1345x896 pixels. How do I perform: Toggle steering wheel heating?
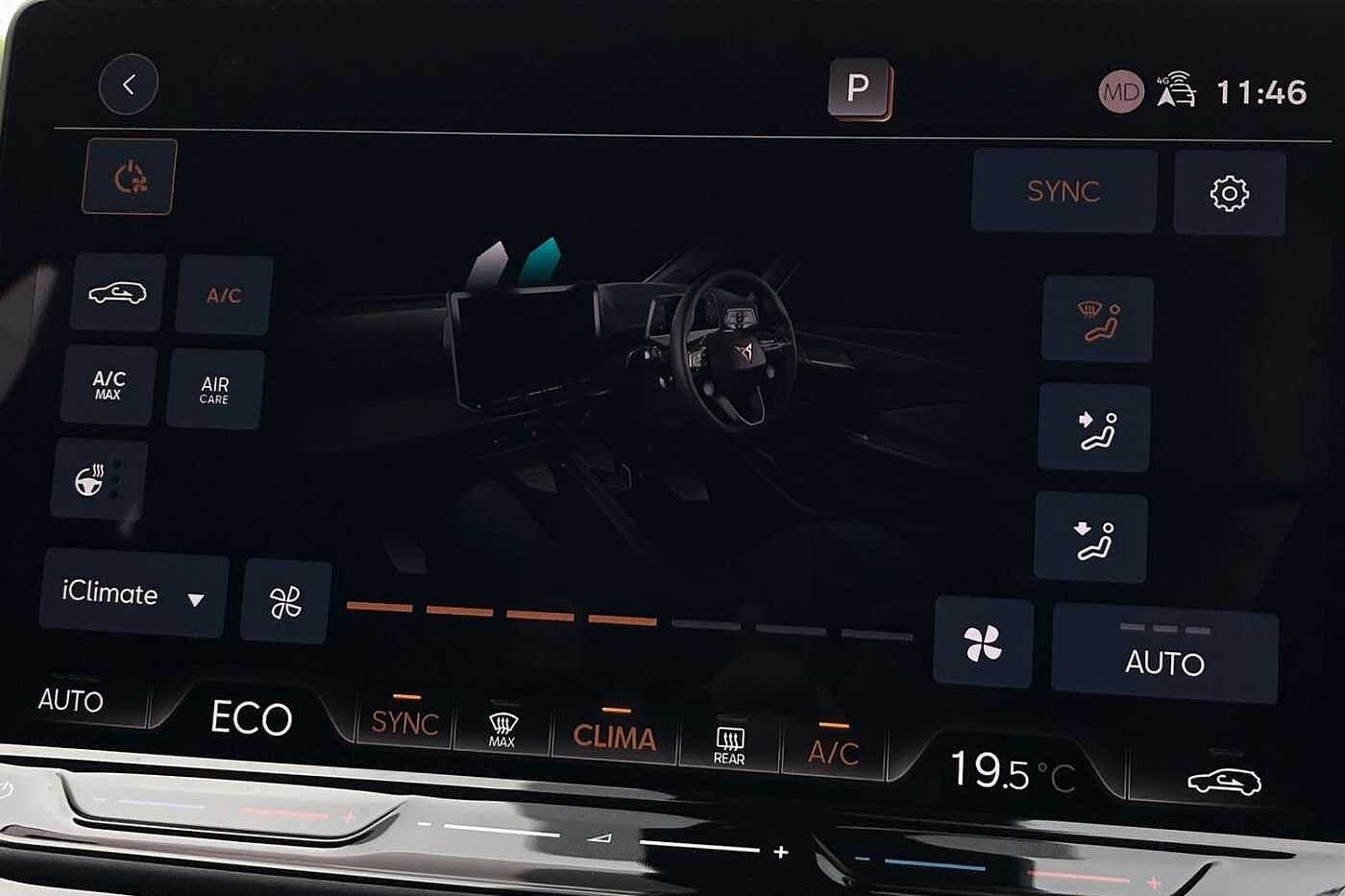(x=98, y=480)
